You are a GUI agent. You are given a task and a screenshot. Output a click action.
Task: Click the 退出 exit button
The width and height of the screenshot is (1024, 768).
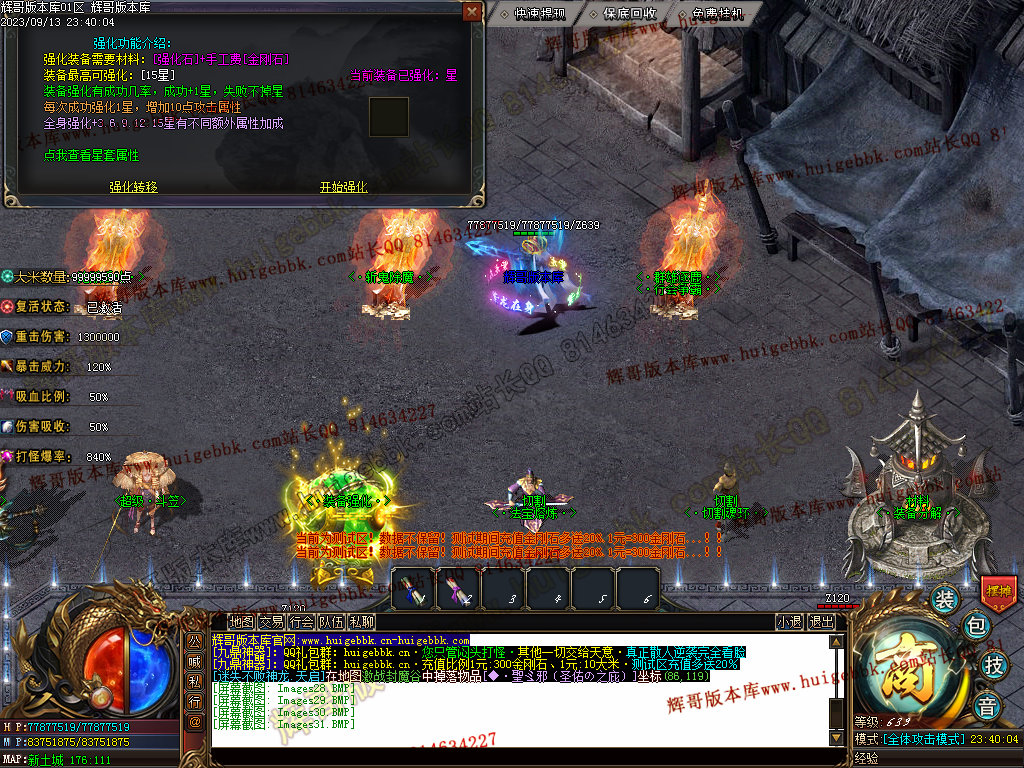tap(822, 622)
